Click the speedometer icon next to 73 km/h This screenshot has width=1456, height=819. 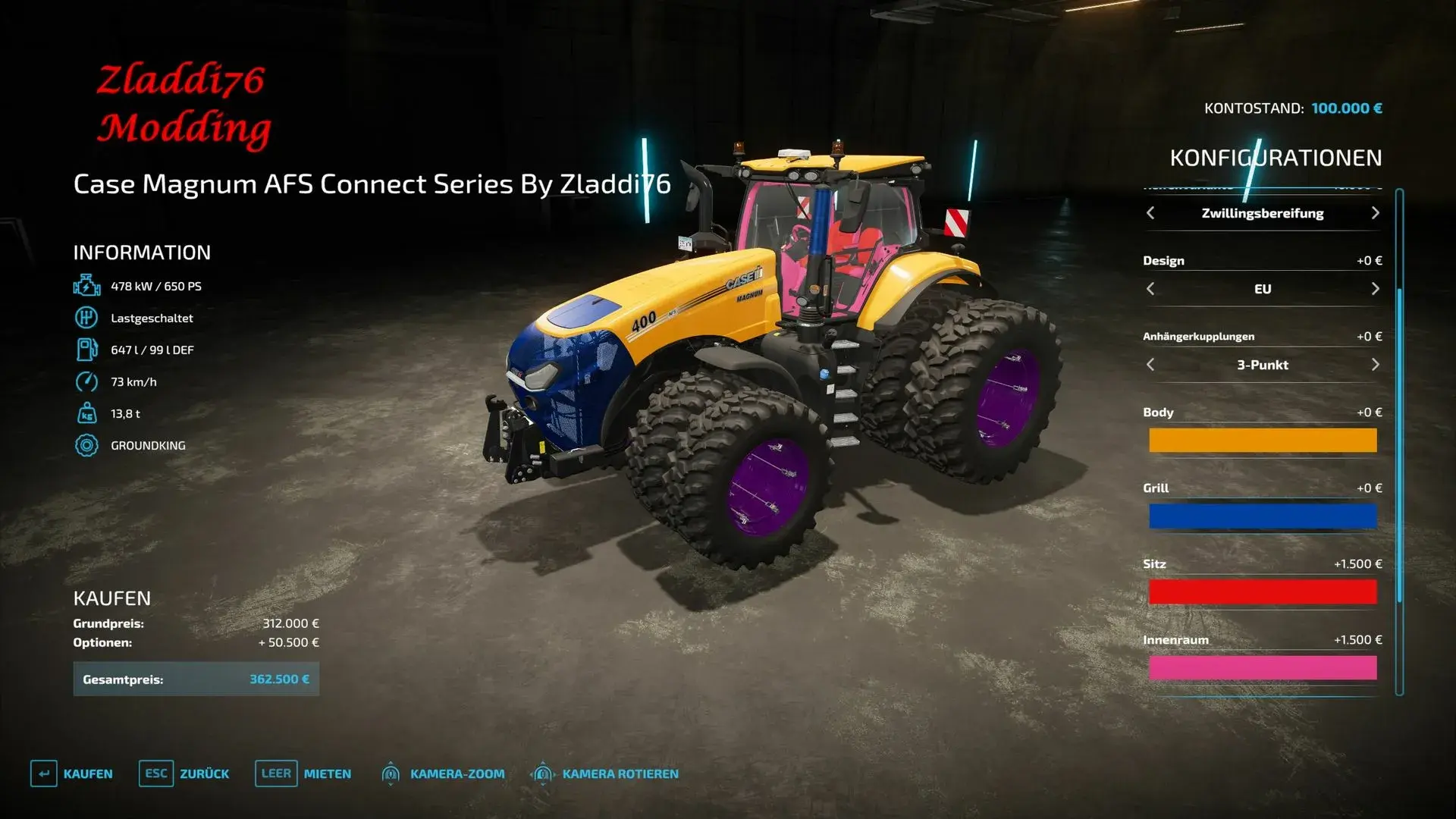point(86,381)
